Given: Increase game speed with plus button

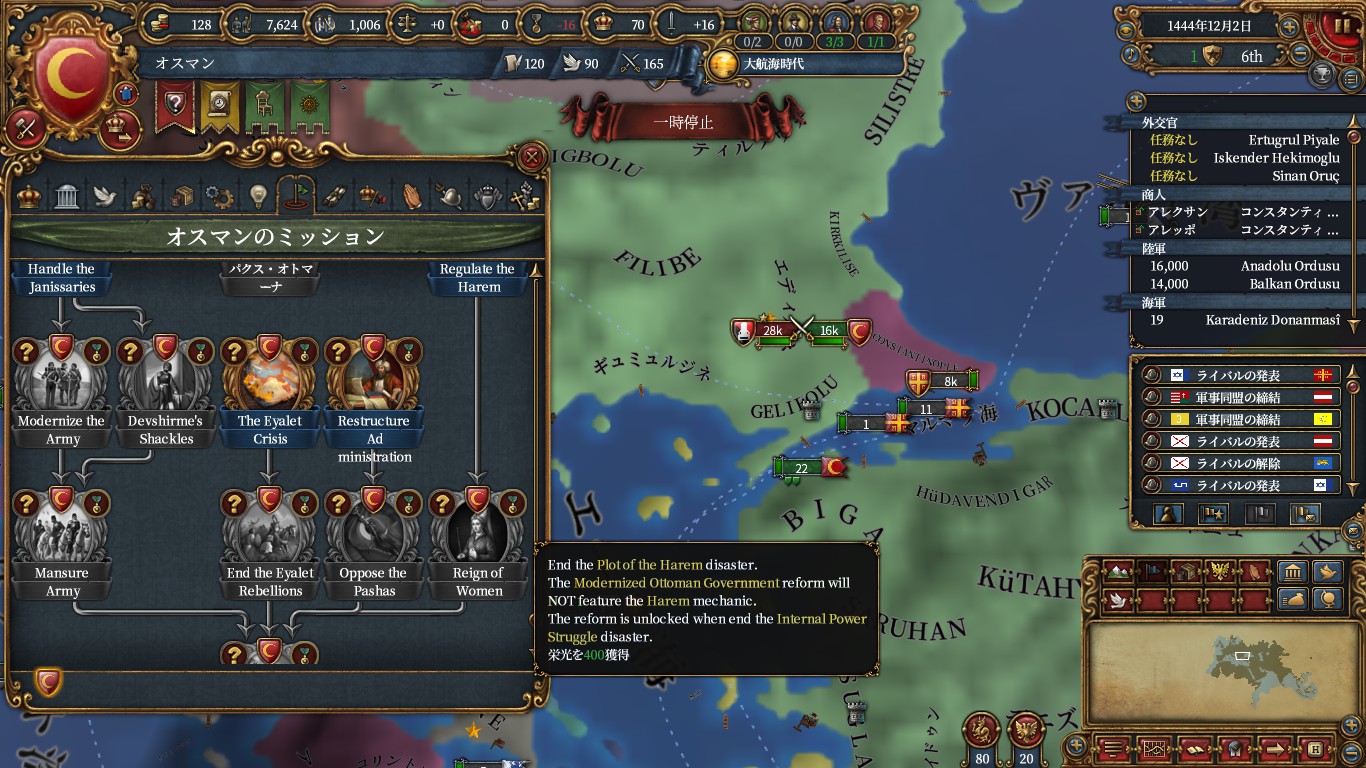Looking at the screenshot, I should 1290,27.
